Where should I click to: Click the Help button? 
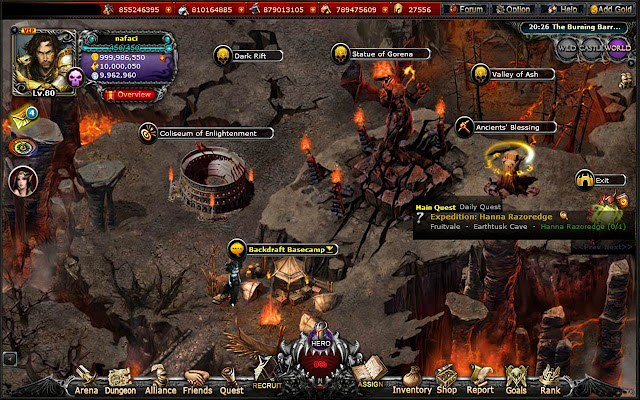click(563, 9)
